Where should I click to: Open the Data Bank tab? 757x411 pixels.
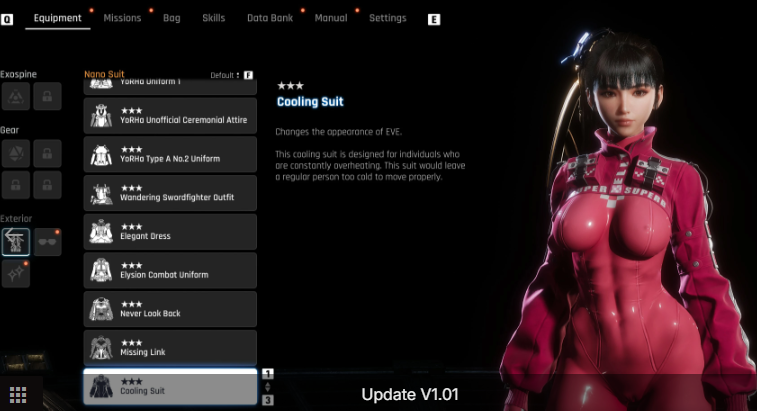[x=270, y=18]
